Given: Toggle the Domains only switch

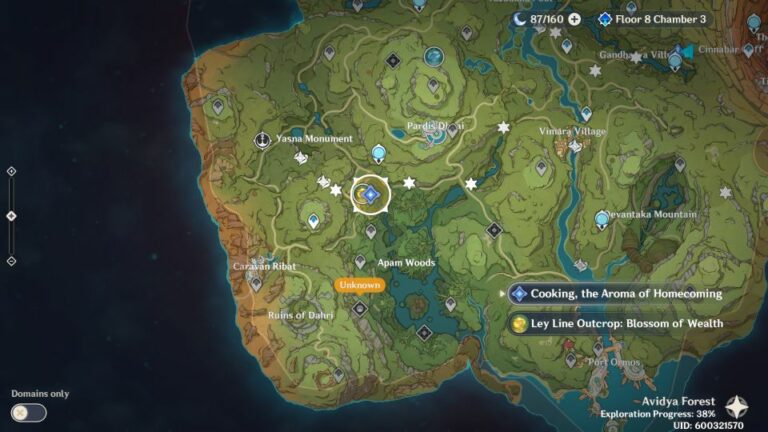Looking at the screenshot, I should 28,412.
